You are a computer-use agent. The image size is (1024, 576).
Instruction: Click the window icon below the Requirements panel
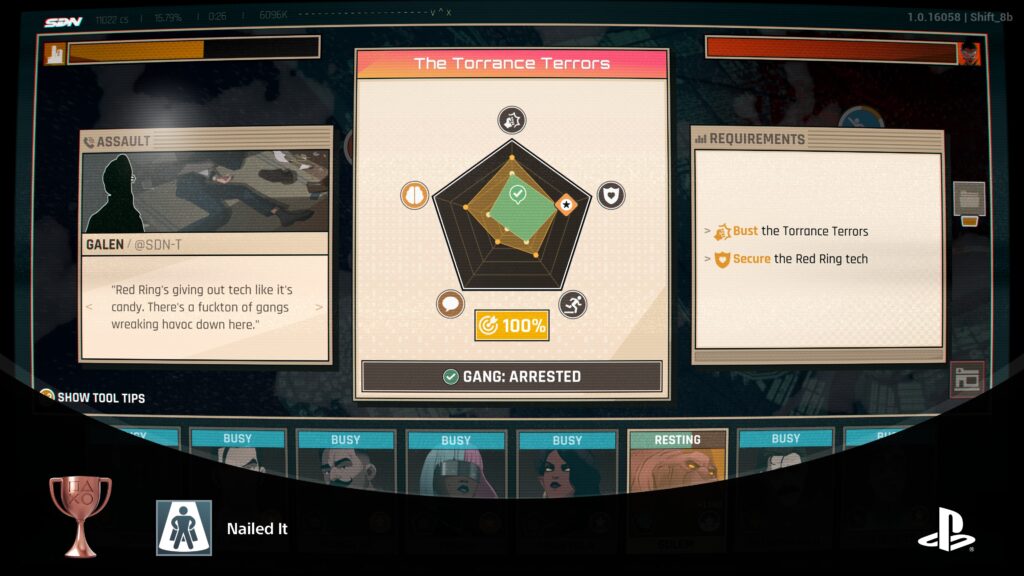point(967,379)
